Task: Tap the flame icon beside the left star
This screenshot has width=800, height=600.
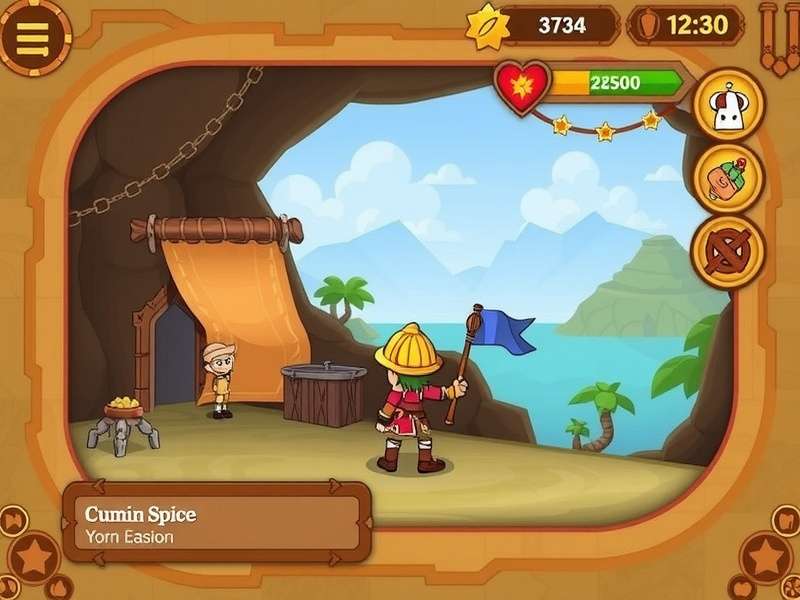Action: pos(59,587)
